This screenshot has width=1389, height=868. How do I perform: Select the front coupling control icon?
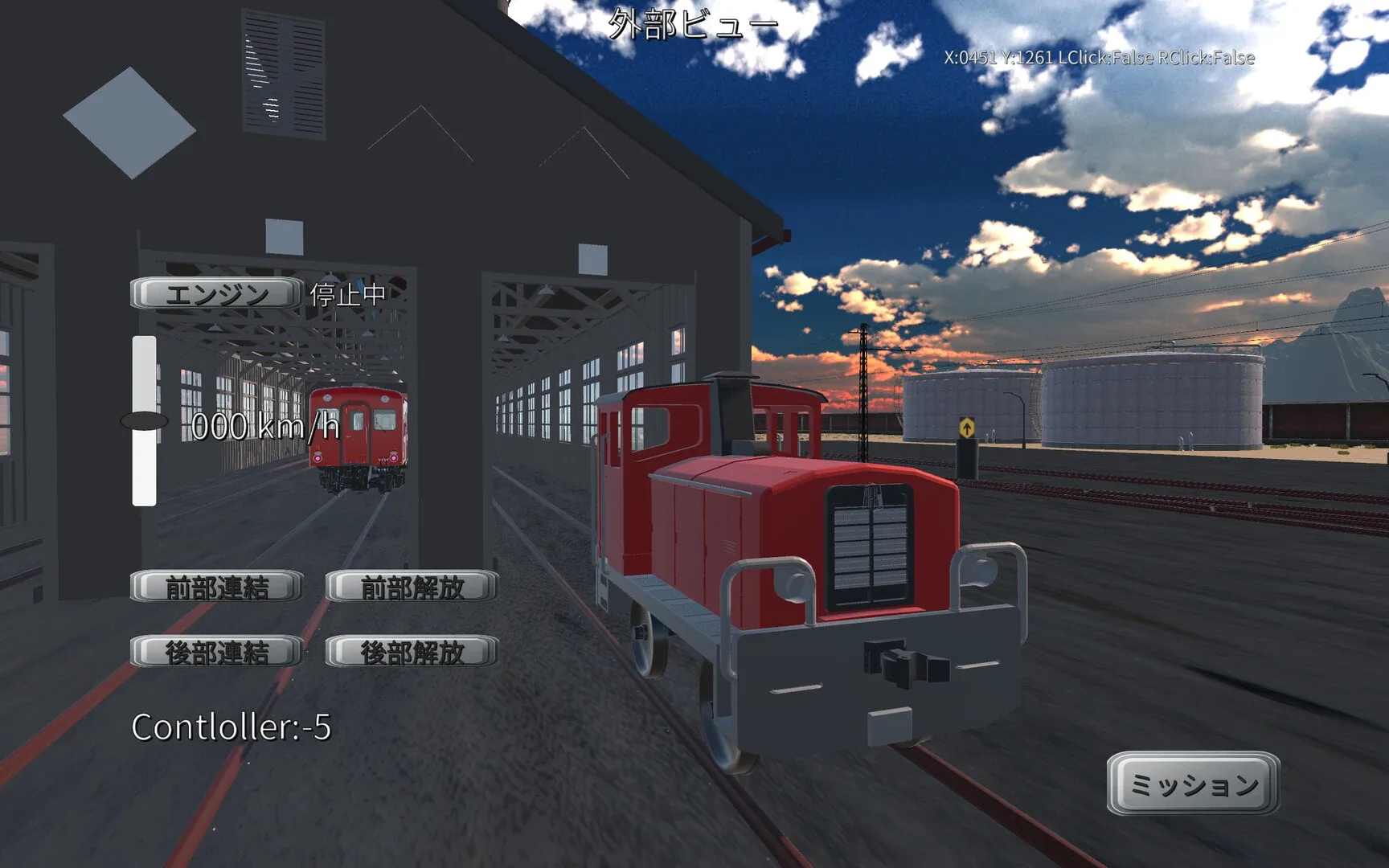point(218,586)
